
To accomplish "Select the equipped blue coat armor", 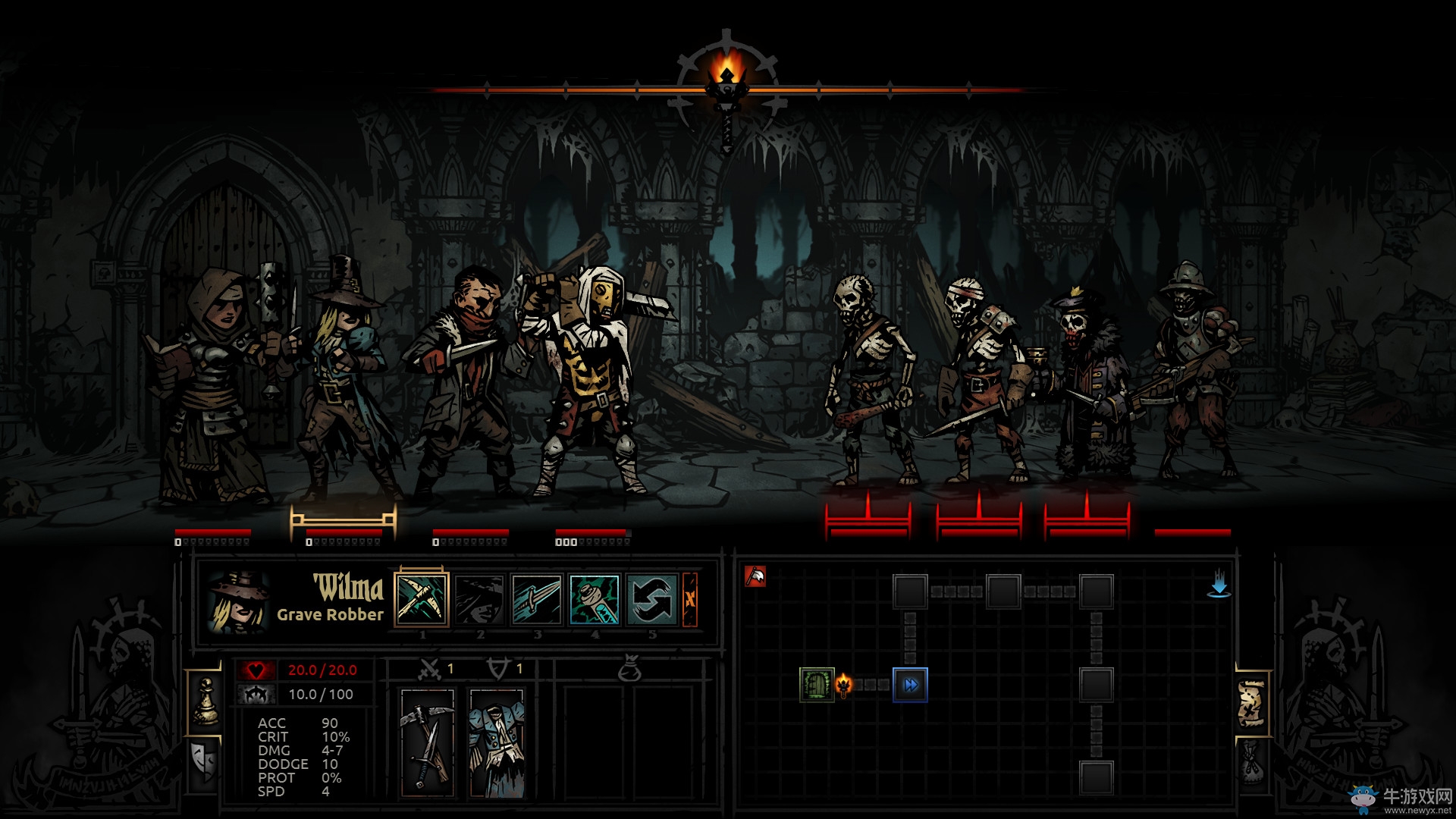I will coord(497,742).
